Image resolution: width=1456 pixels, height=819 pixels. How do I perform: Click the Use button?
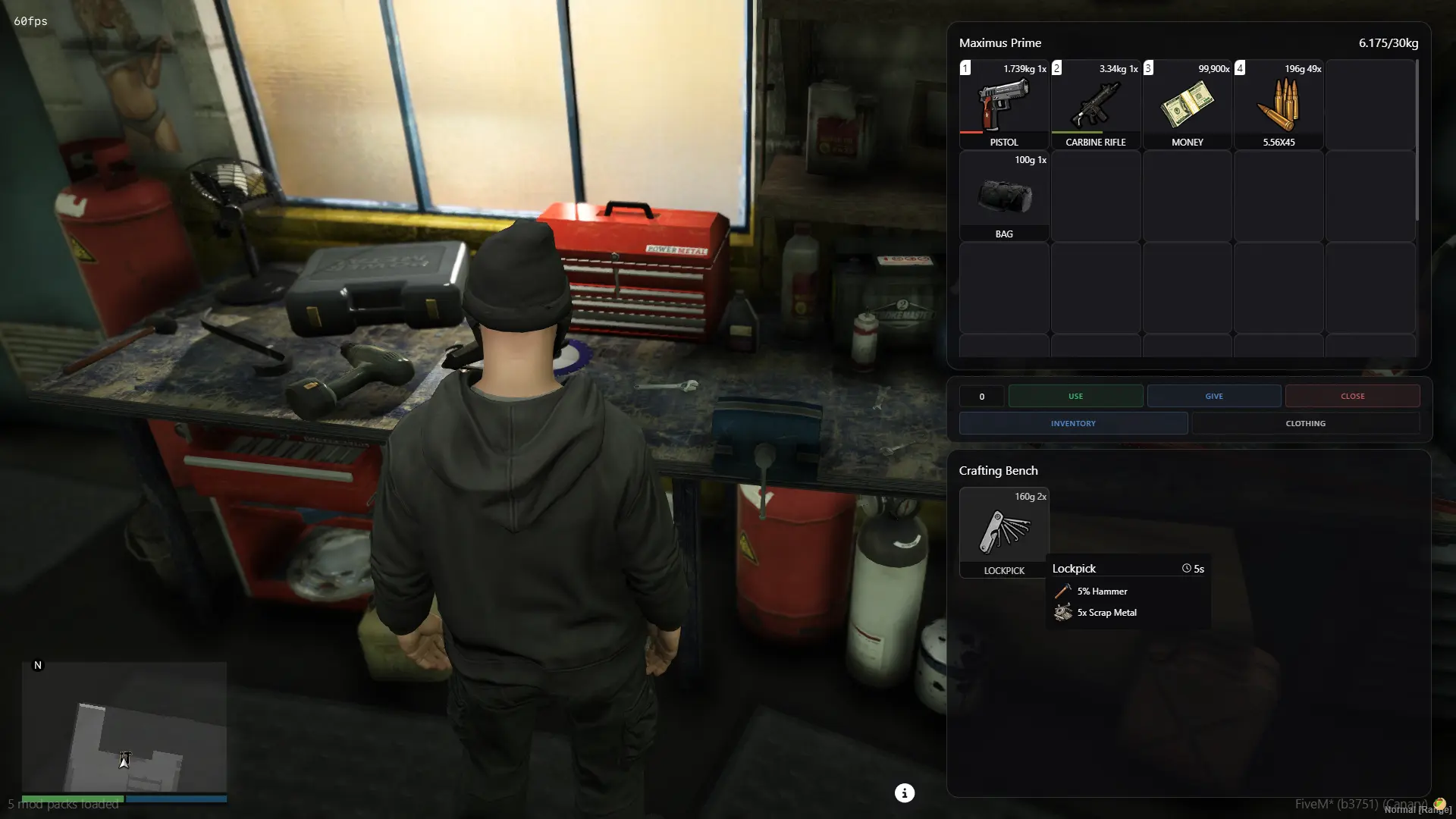click(x=1075, y=396)
